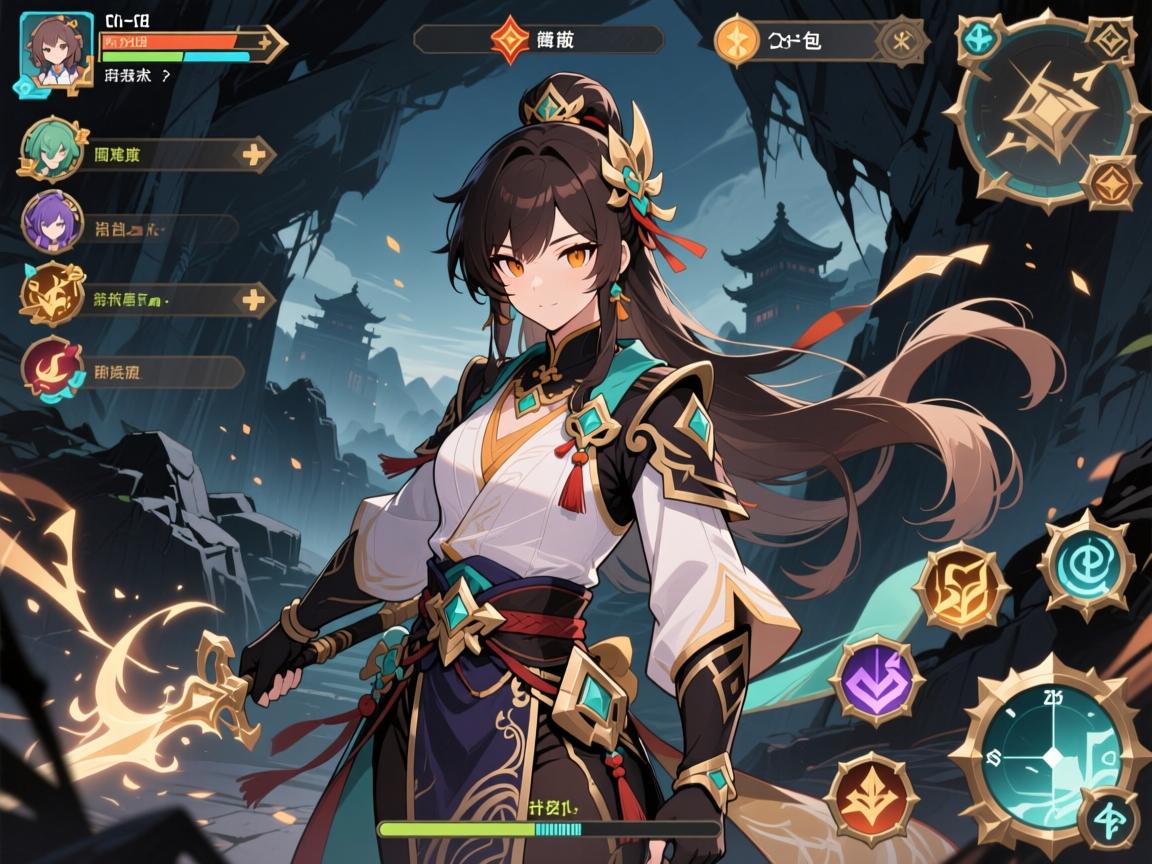The width and height of the screenshot is (1152, 864).
Task: Click the teal rune button on the minimap
Action: point(978,40)
